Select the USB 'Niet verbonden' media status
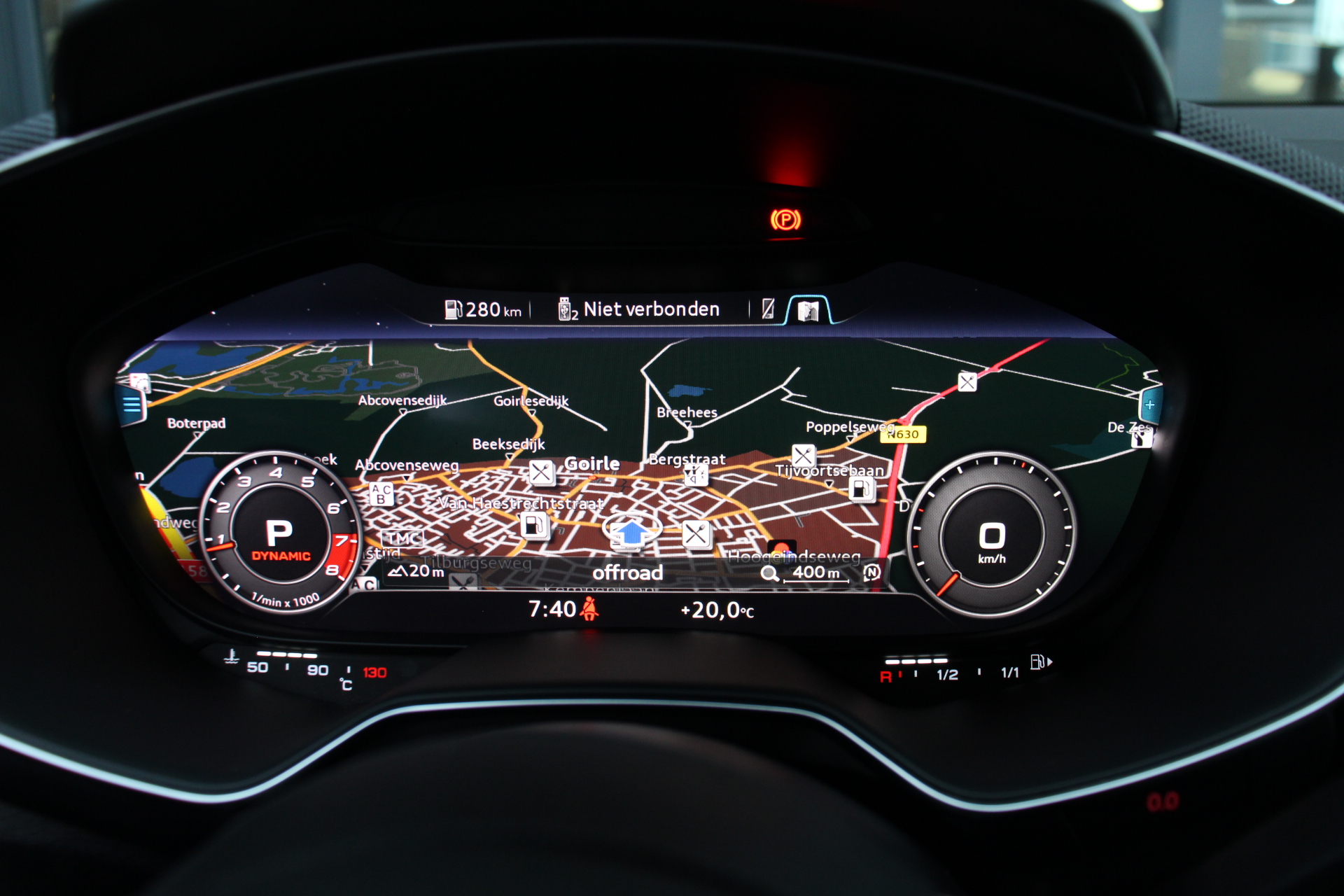 639,309
